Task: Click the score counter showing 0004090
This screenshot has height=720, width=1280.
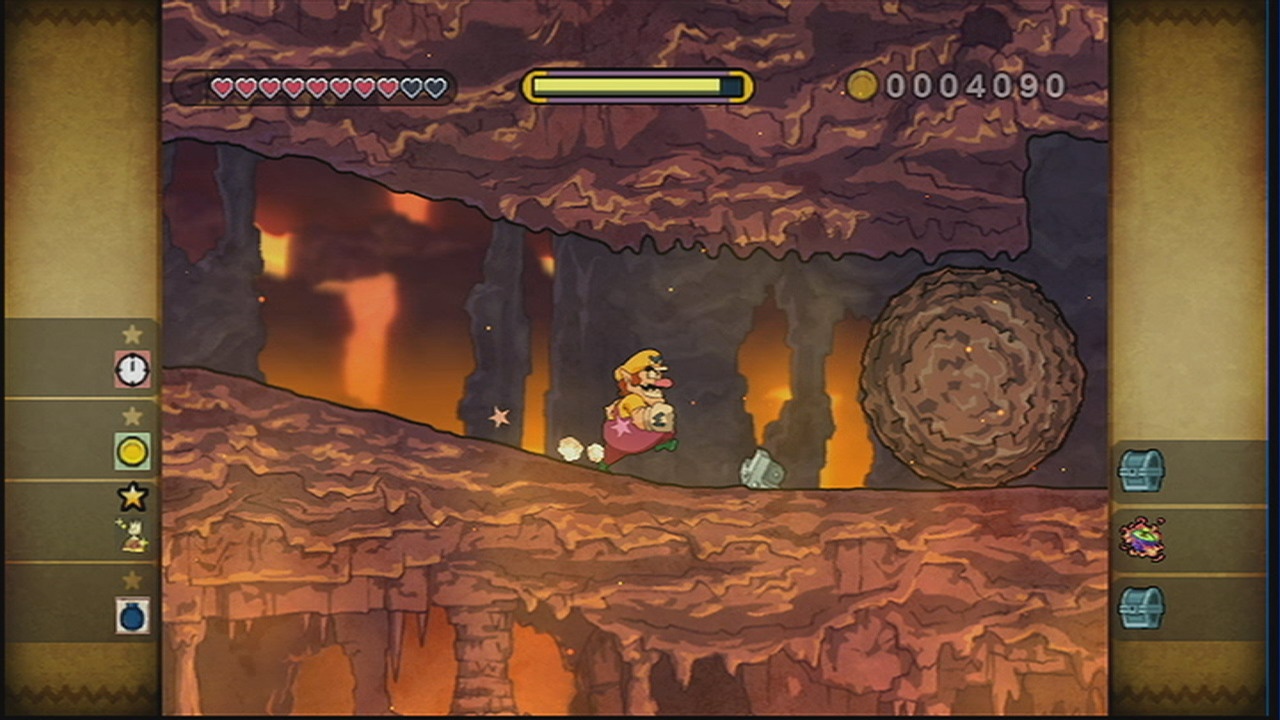Action: (975, 87)
